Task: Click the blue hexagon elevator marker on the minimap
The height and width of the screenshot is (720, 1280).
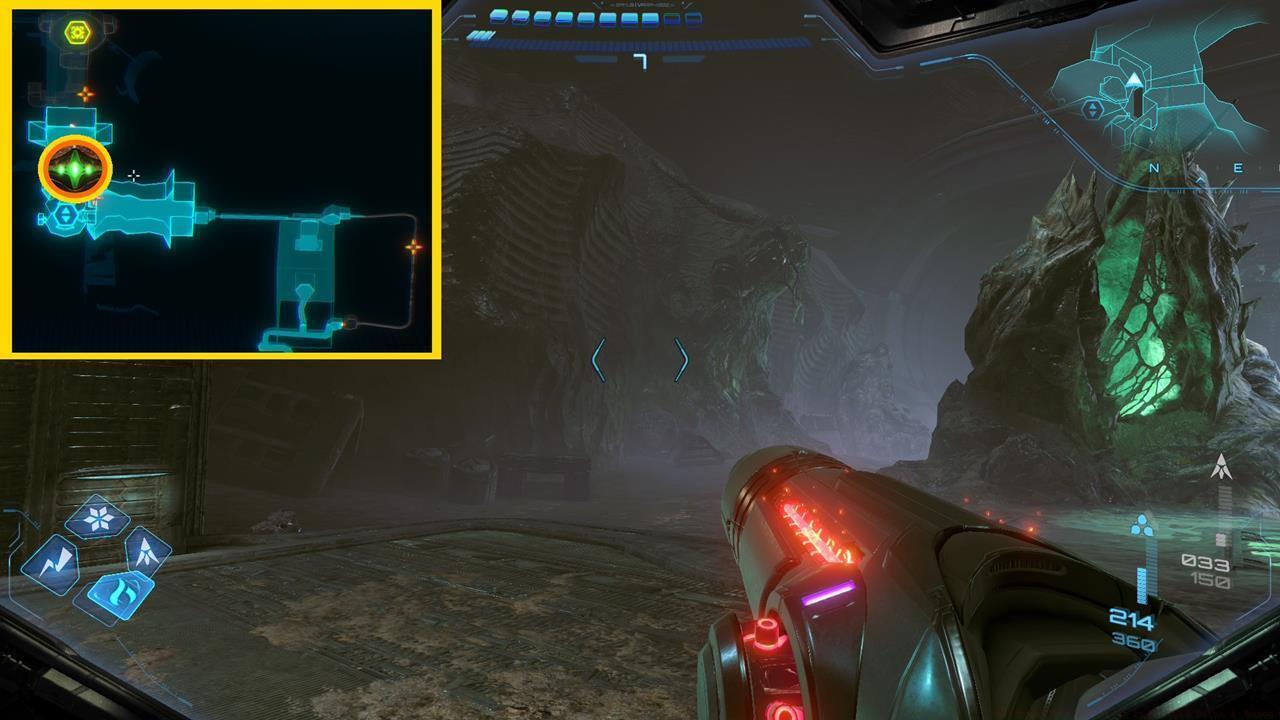Action: pos(65,216)
